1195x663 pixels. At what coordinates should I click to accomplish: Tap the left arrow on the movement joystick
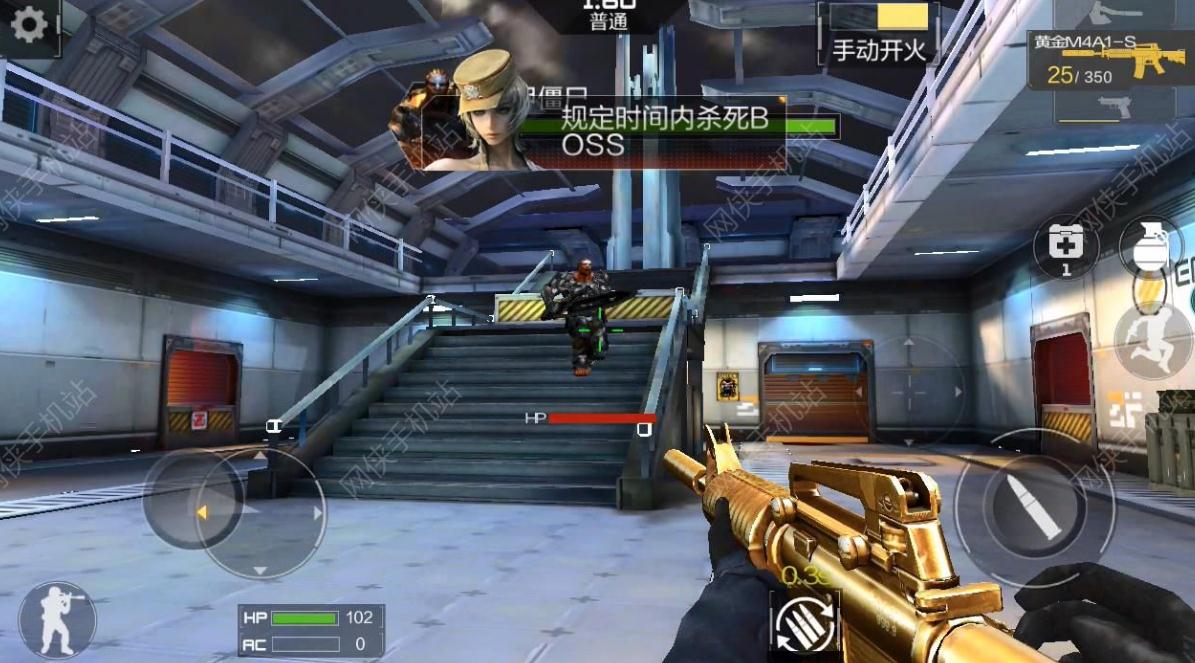tap(202, 512)
